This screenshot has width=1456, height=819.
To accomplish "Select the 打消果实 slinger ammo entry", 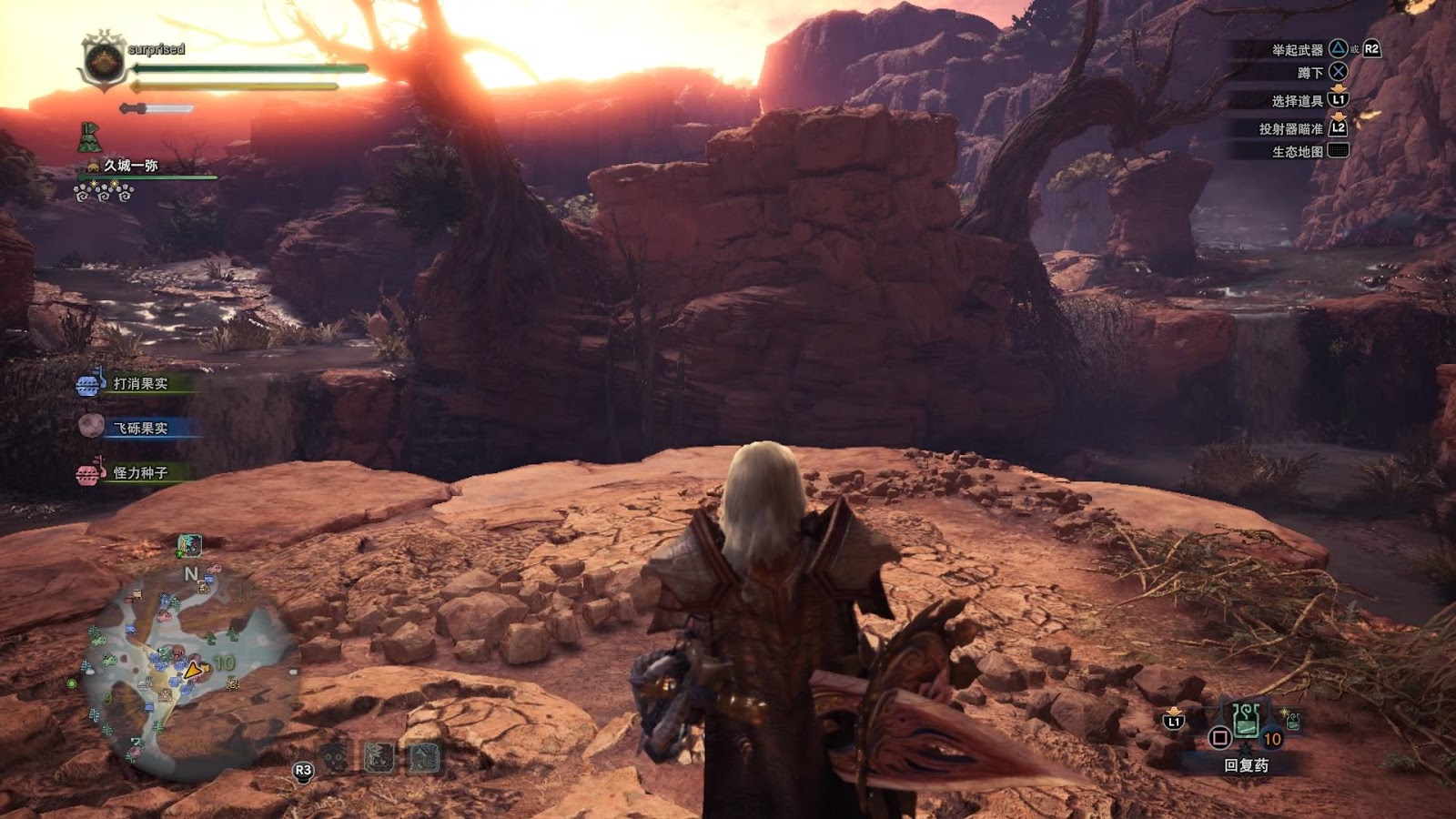I will pos(138,384).
